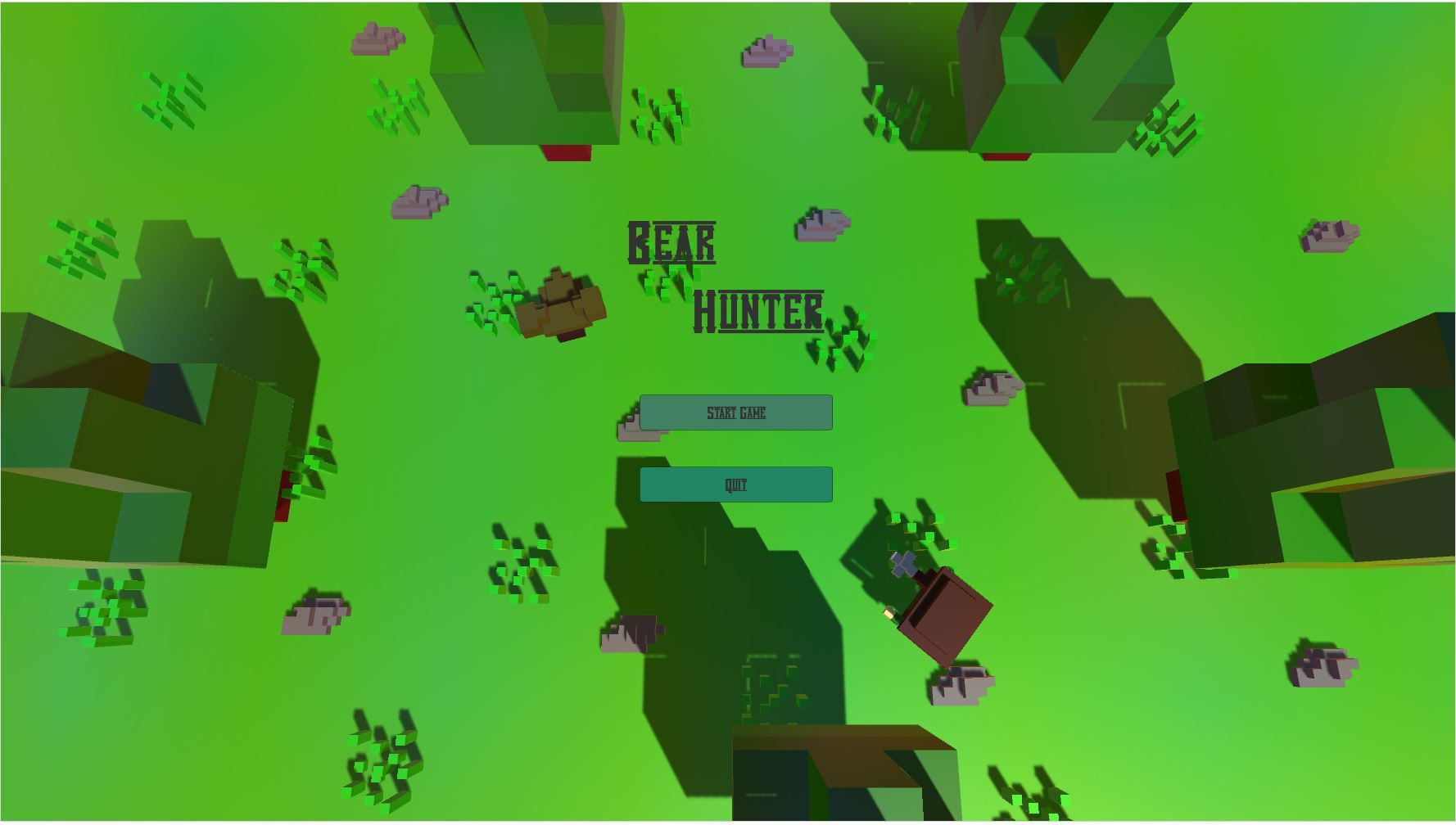1456x825 pixels.
Task: Click the grass cluster in the bottom-left corner
Action: (106, 610)
